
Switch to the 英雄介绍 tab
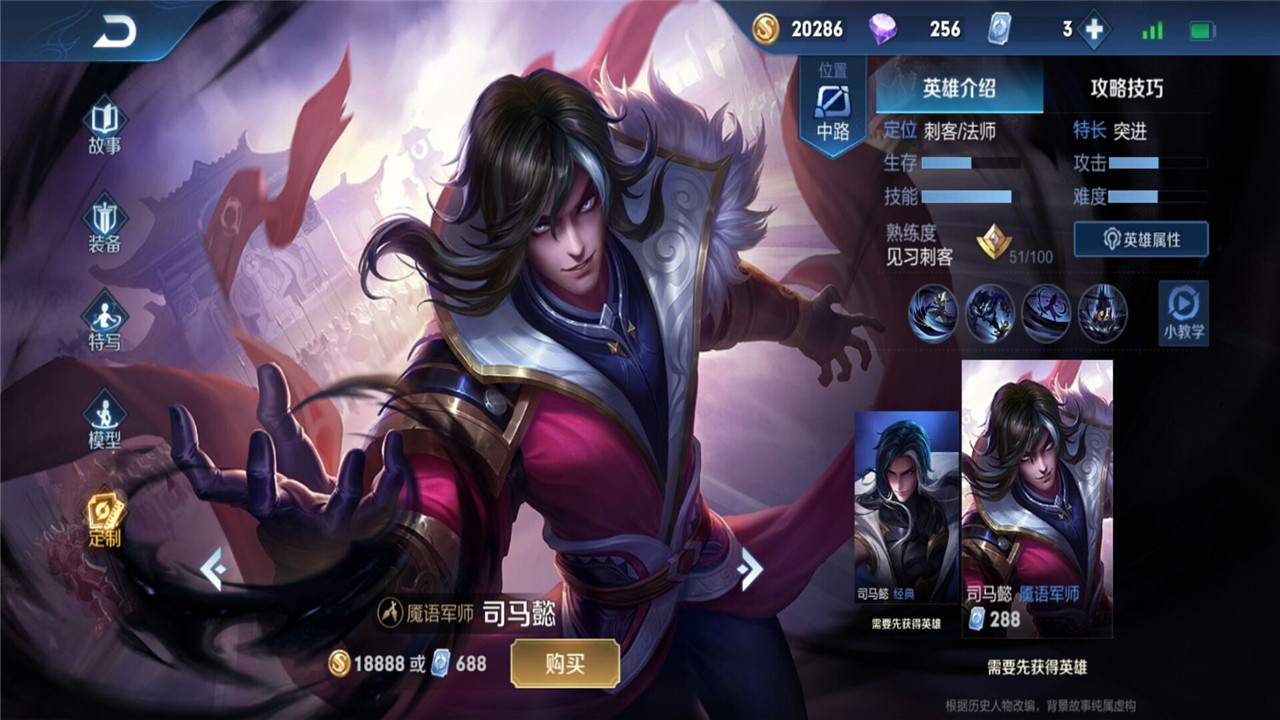[x=959, y=88]
